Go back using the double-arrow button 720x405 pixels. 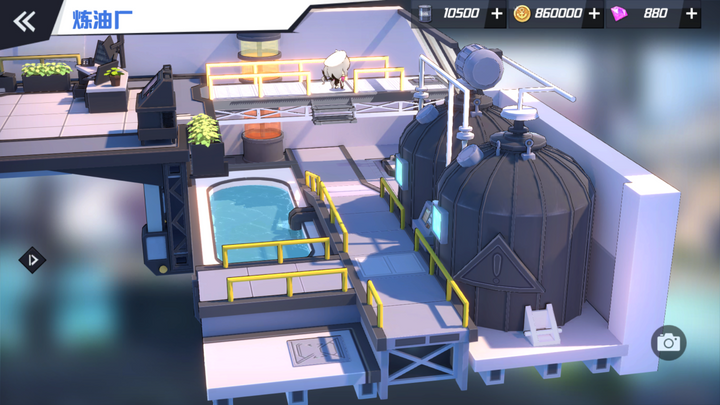click(x=25, y=21)
